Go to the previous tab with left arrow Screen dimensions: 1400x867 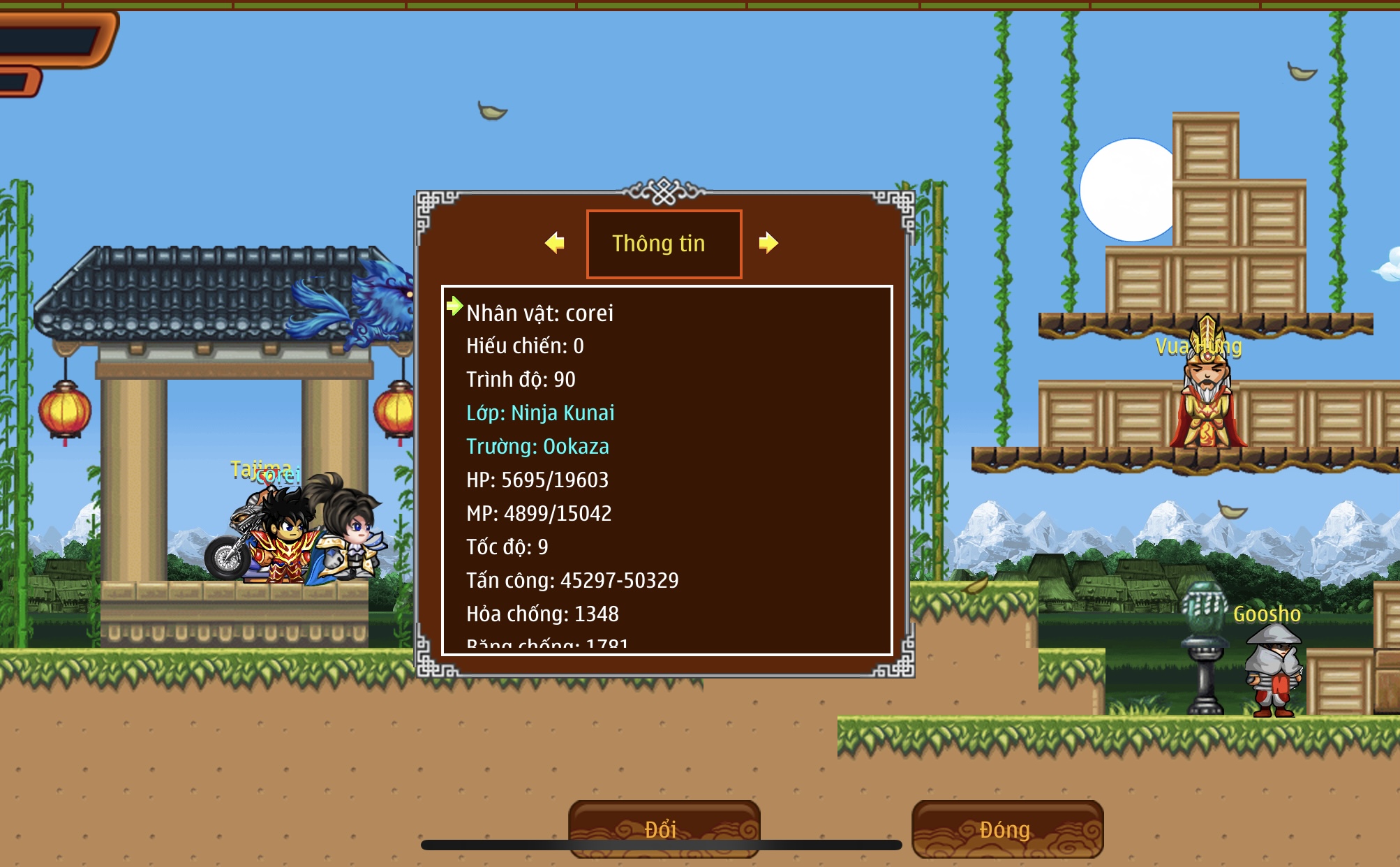pos(555,243)
